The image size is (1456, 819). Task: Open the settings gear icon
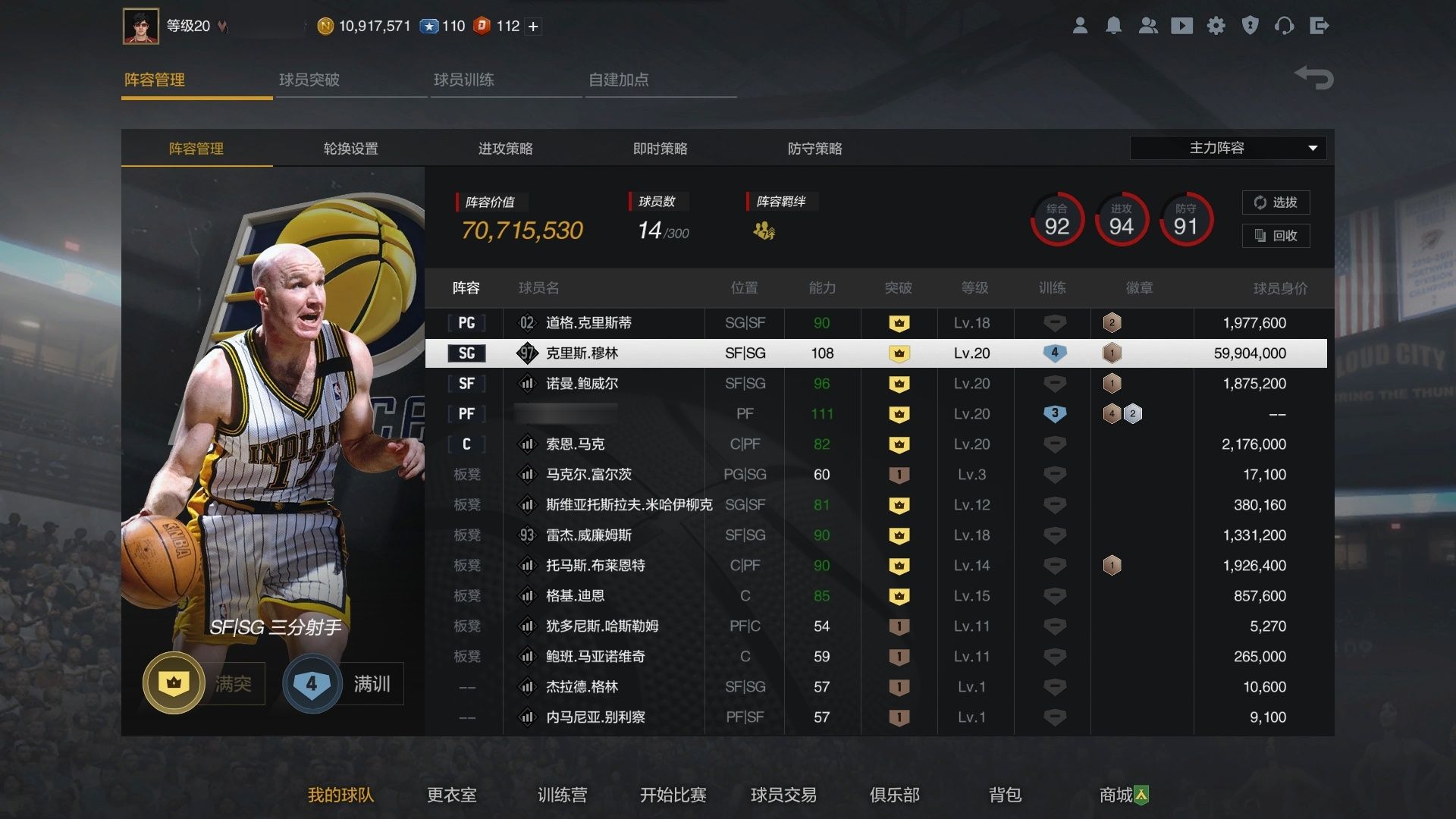coord(1216,25)
